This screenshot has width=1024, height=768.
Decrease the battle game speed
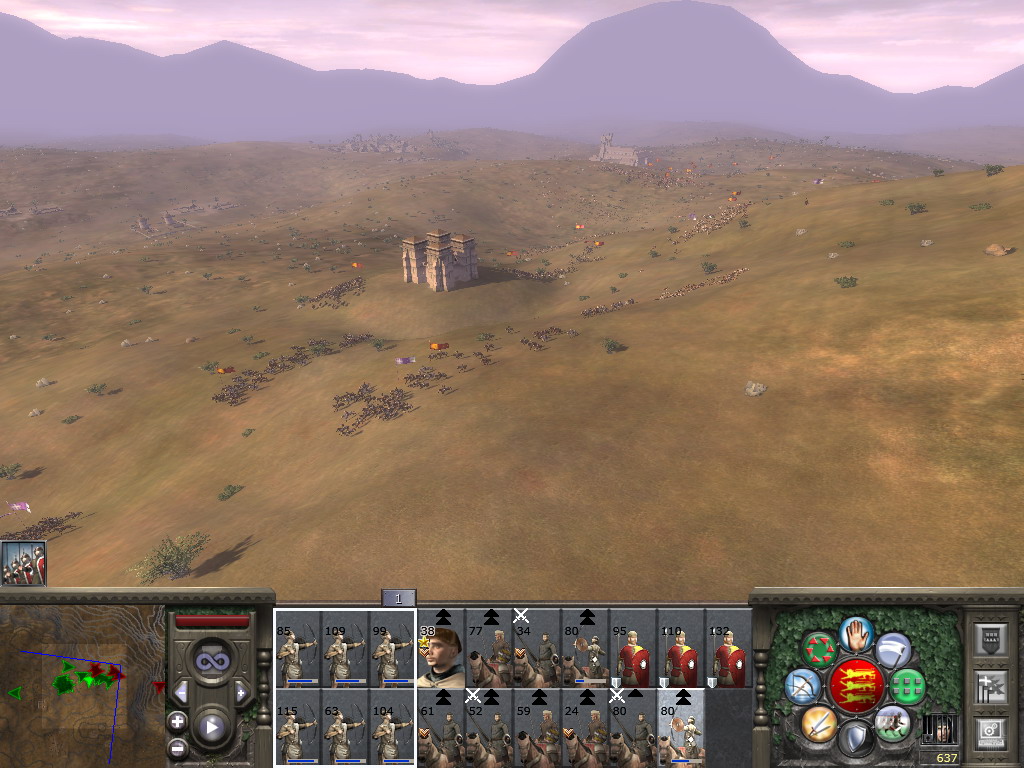coord(181,692)
